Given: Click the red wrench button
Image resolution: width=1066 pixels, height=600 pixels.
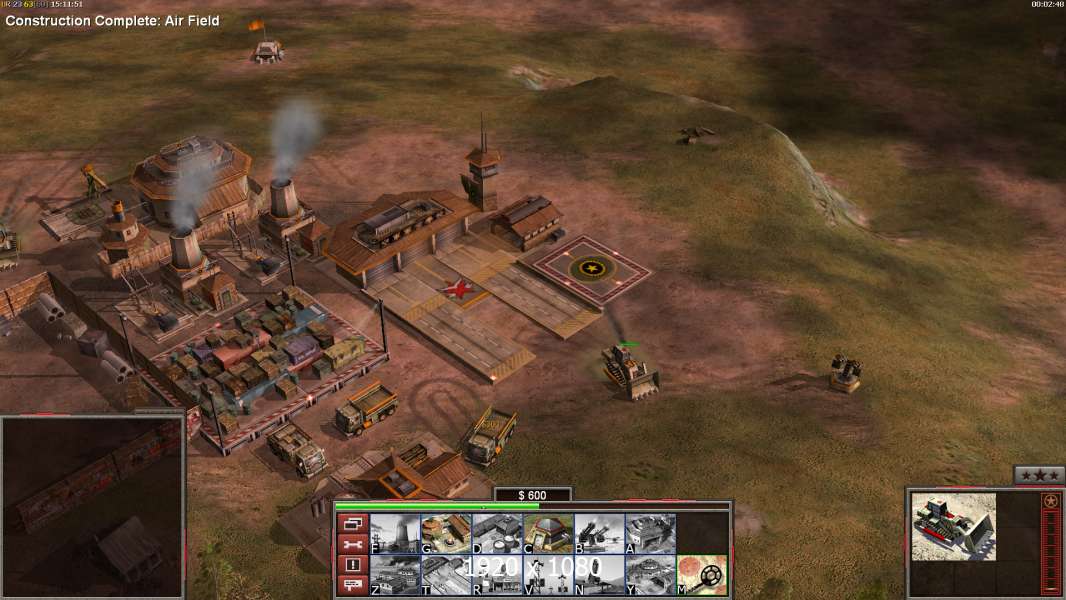Looking at the screenshot, I should pos(352,544).
